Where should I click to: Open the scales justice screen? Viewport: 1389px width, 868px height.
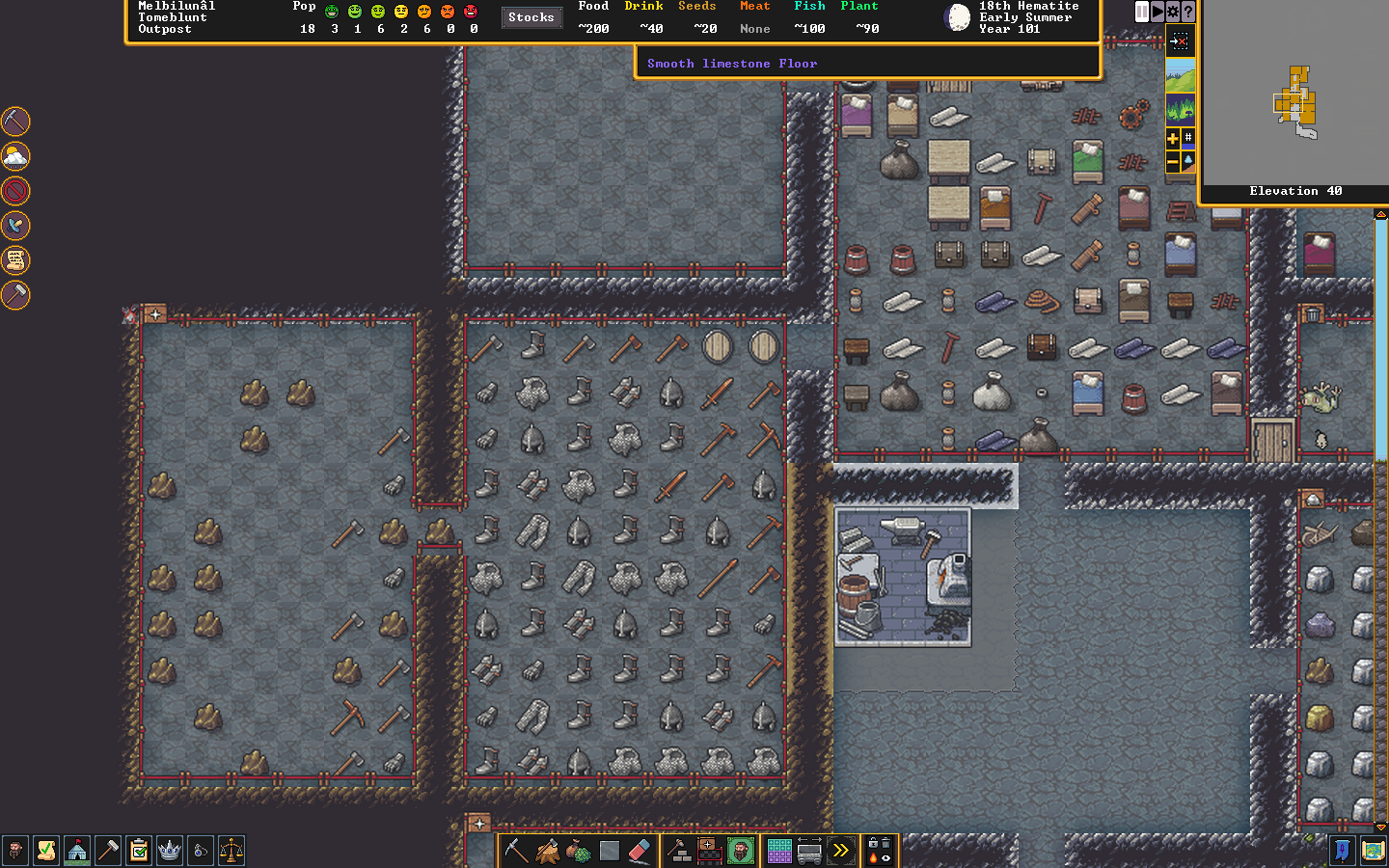point(231,851)
